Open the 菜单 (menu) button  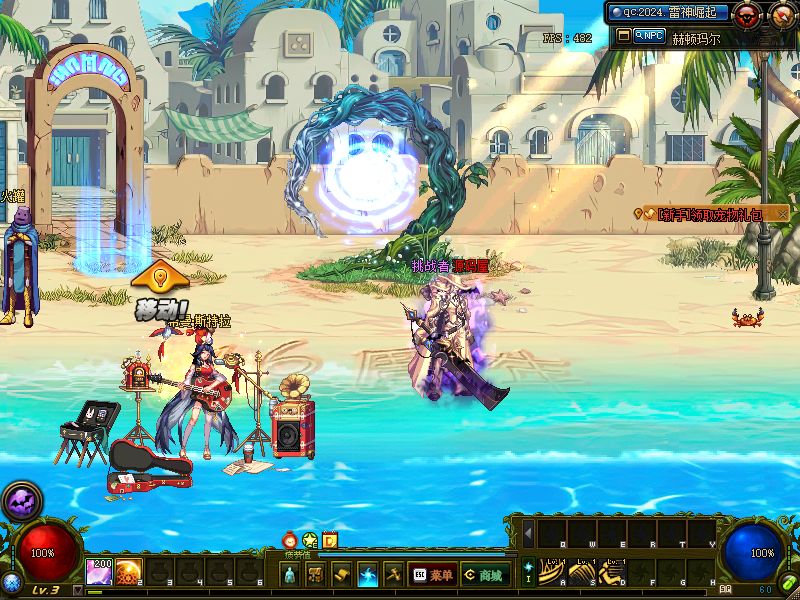point(433,575)
